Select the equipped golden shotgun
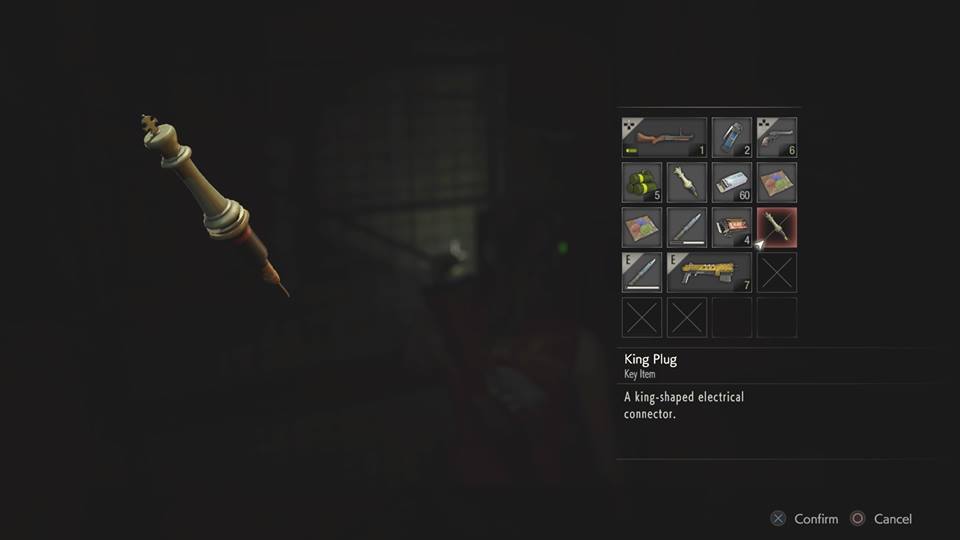Screen dimensions: 960x540 coord(709,272)
